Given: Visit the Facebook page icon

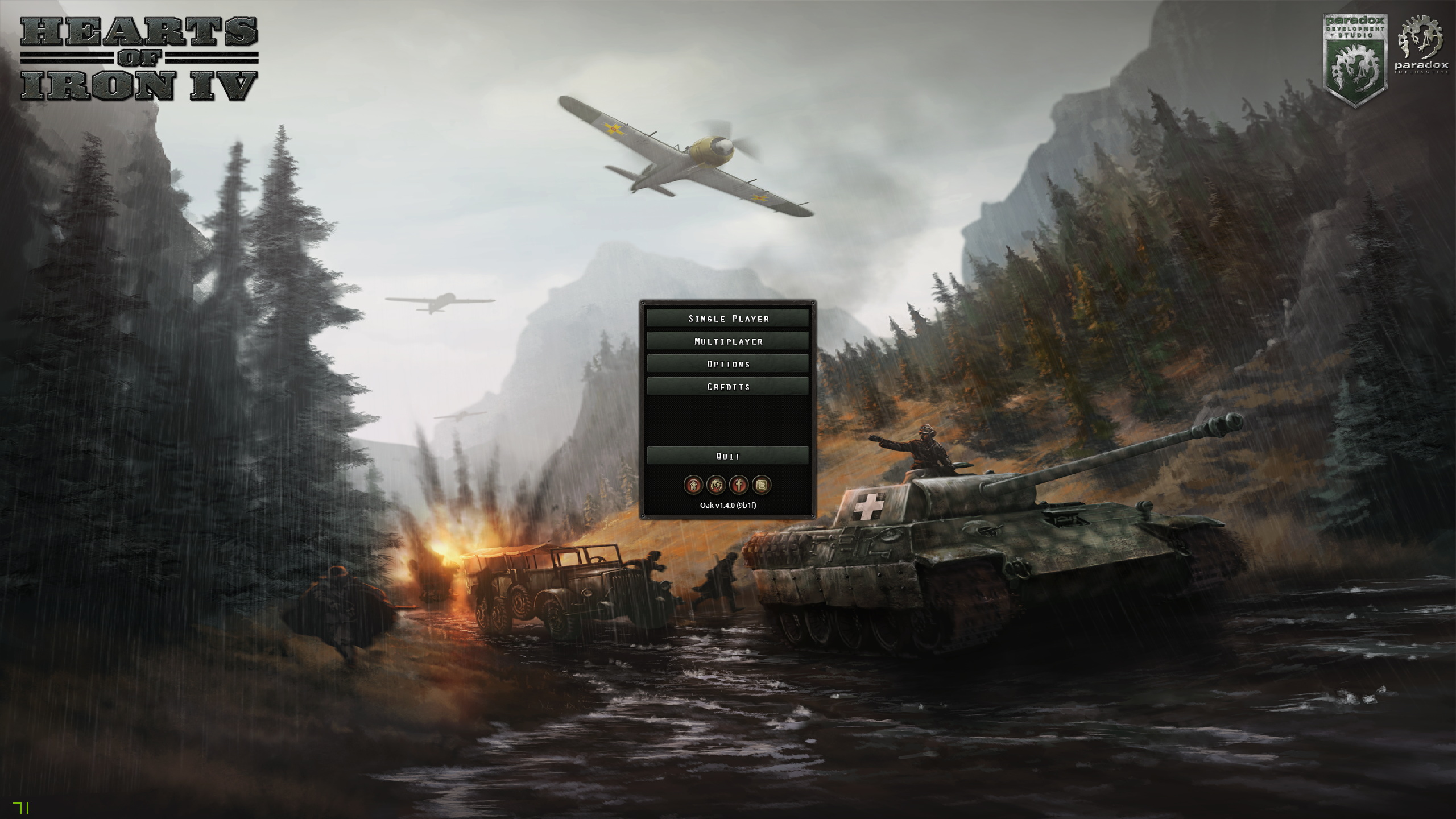Looking at the screenshot, I should tap(739, 485).
